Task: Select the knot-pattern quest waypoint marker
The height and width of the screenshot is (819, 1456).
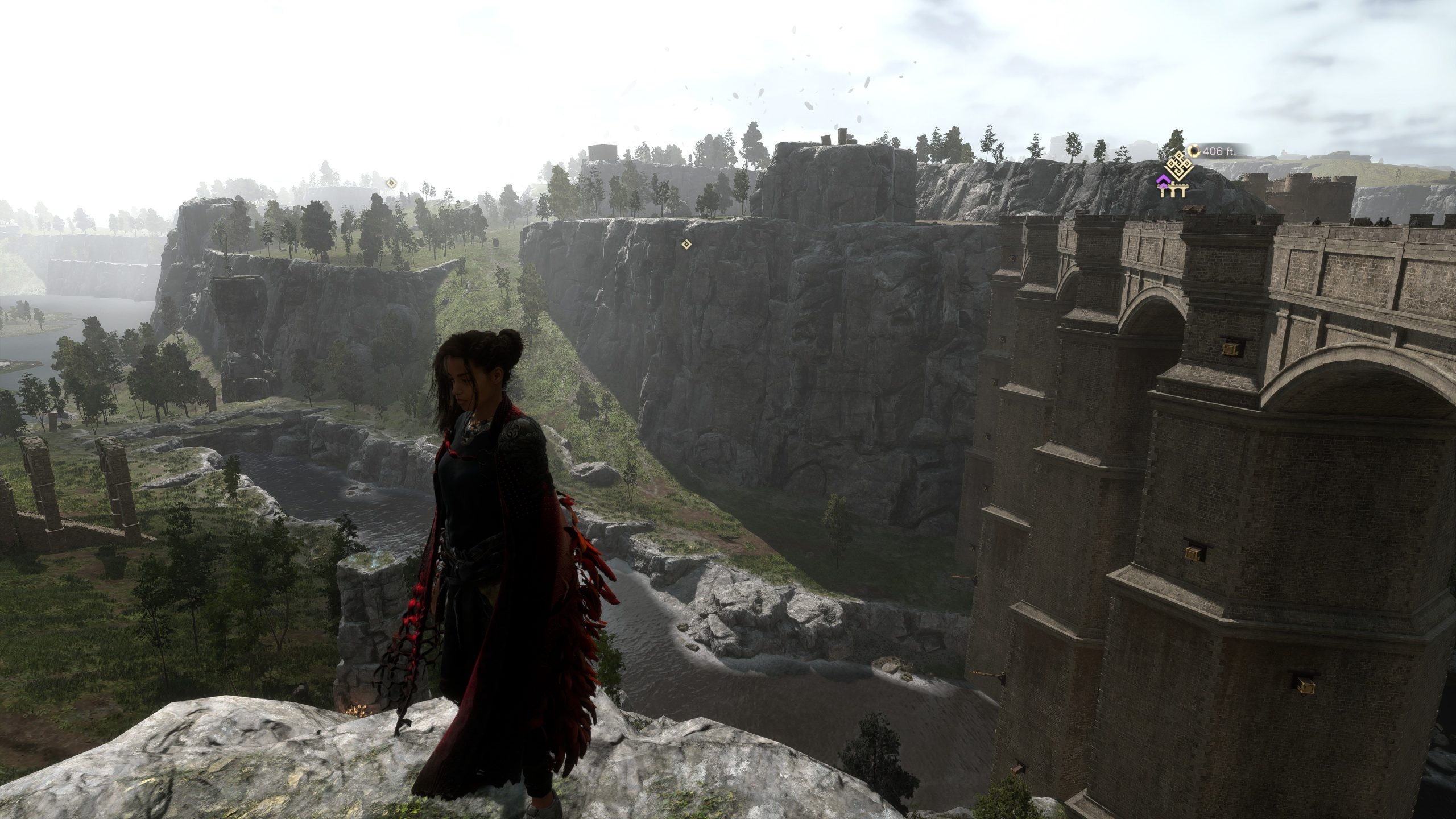Action: tap(1173, 166)
